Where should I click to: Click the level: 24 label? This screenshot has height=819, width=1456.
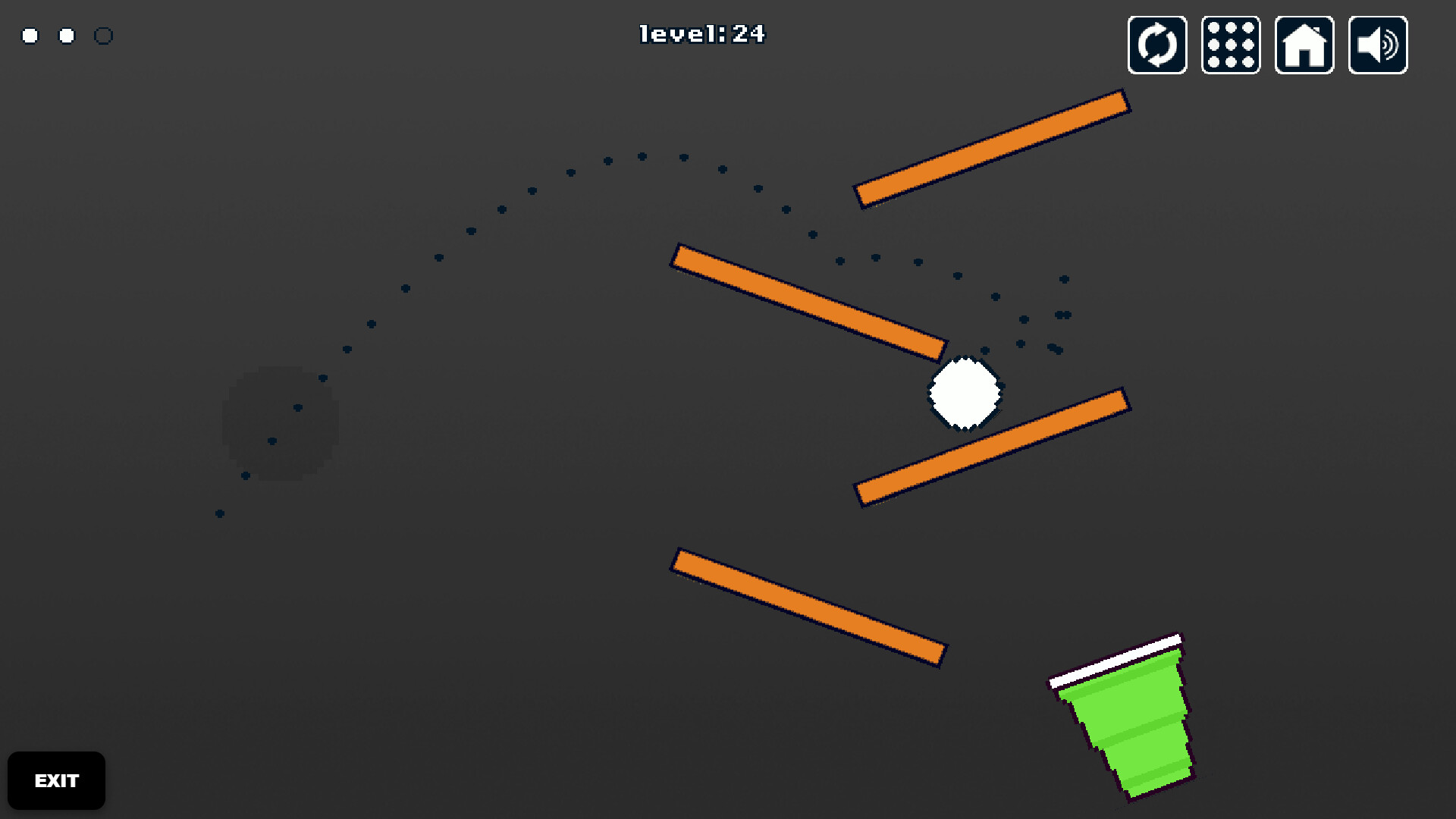701,34
